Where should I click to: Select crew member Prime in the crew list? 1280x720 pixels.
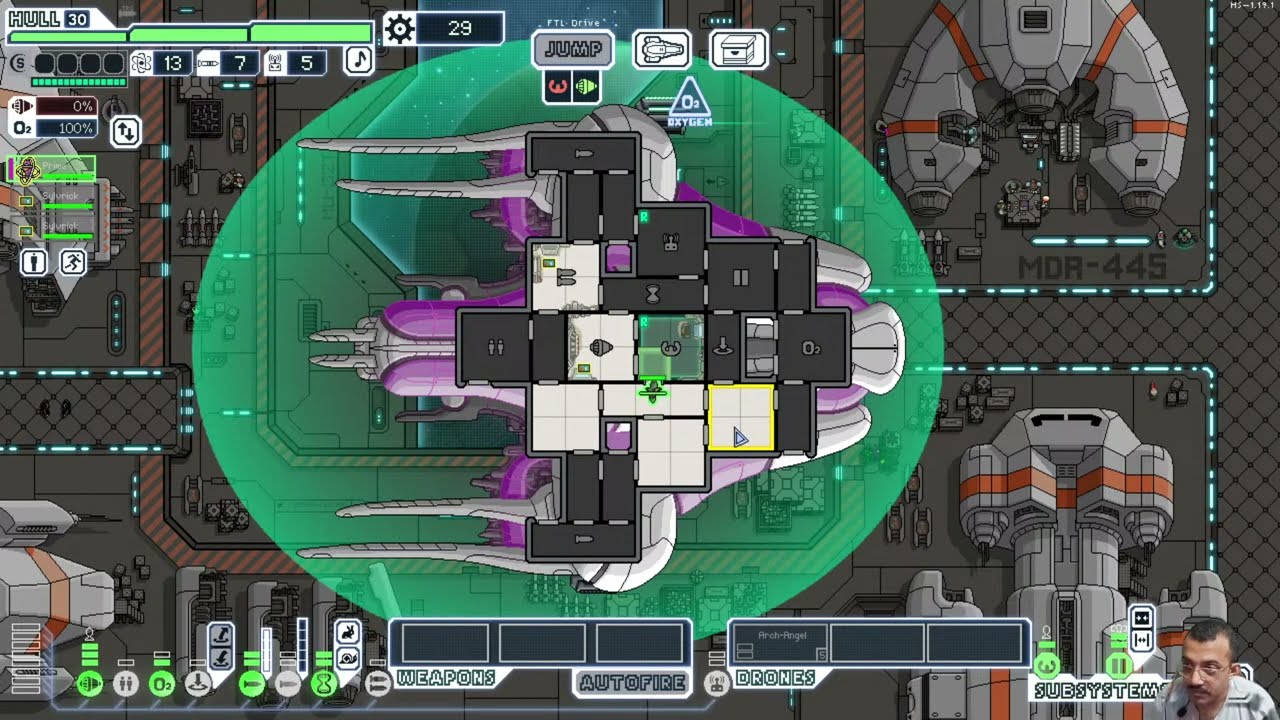pyautogui.click(x=54, y=168)
